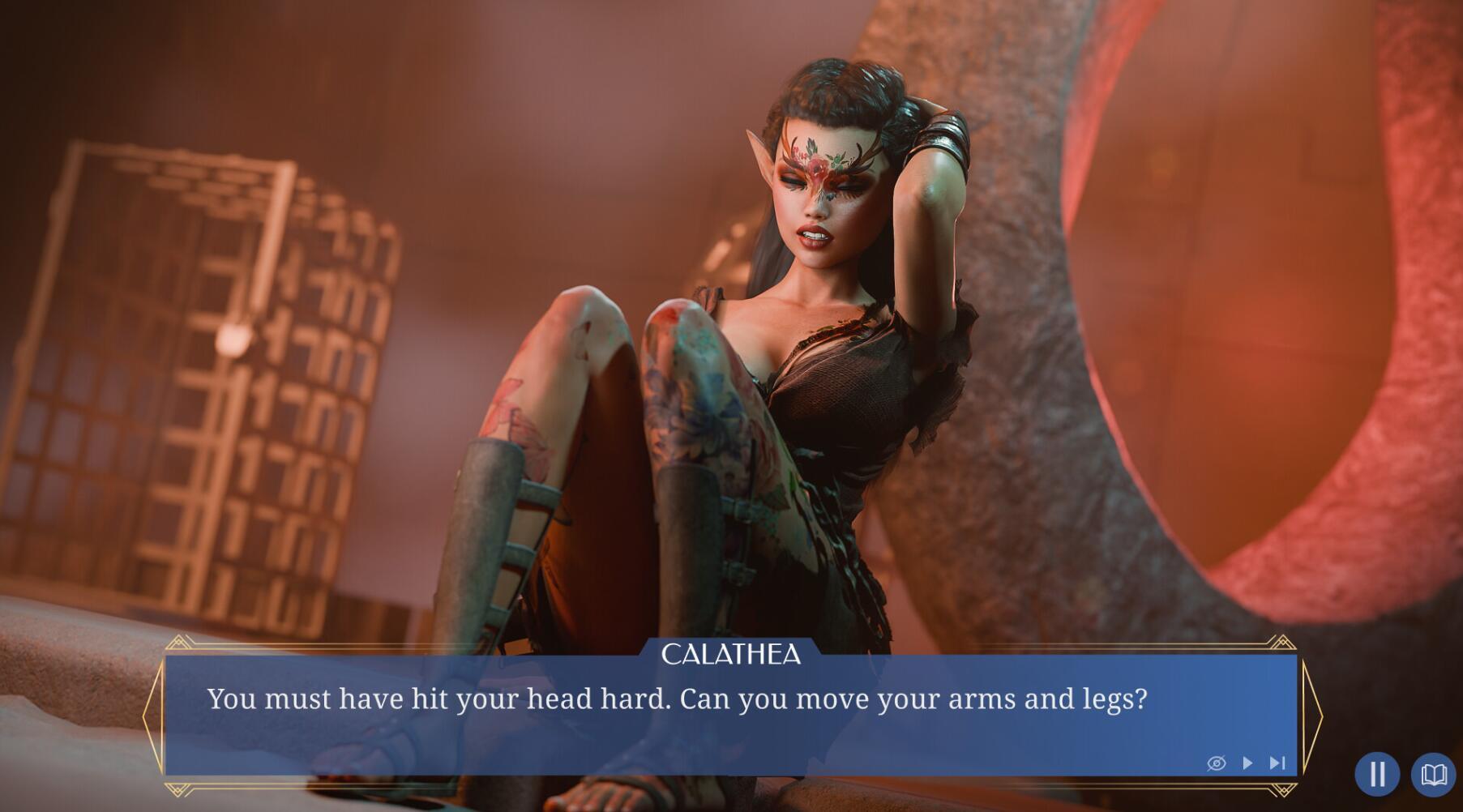Start auto-play with the small triangle icon
Viewport: 1463px width, 812px height.
click(x=1247, y=763)
